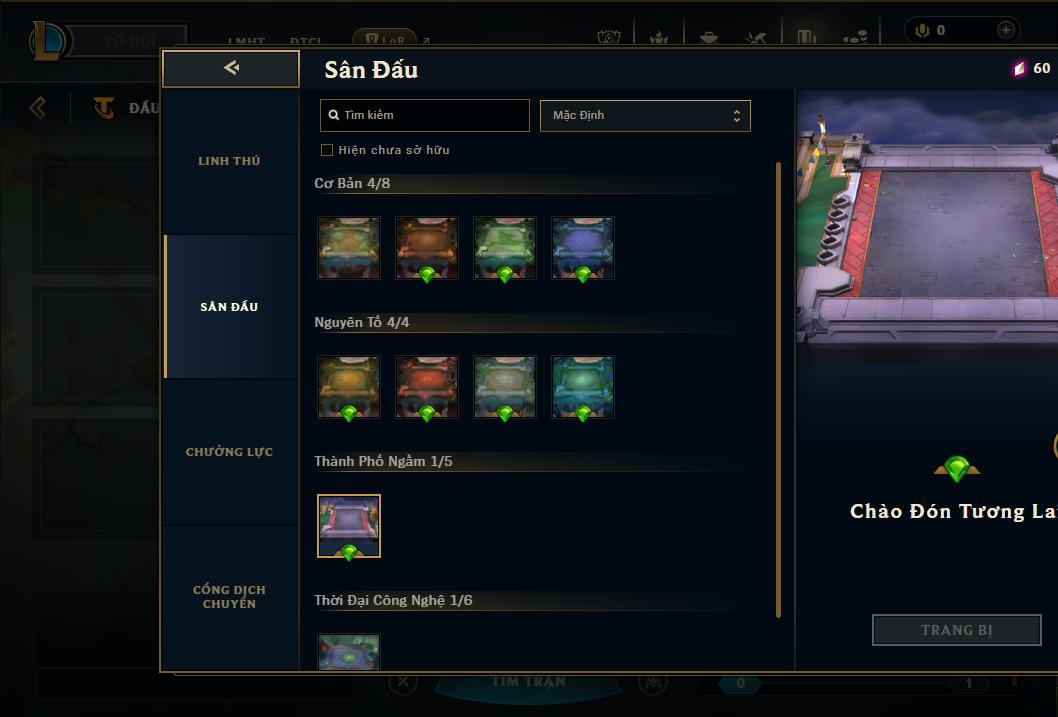Open the Mặc Định sort dropdown
Screen dimensions: 1058x717
pyautogui.click(x=645, y=115)
